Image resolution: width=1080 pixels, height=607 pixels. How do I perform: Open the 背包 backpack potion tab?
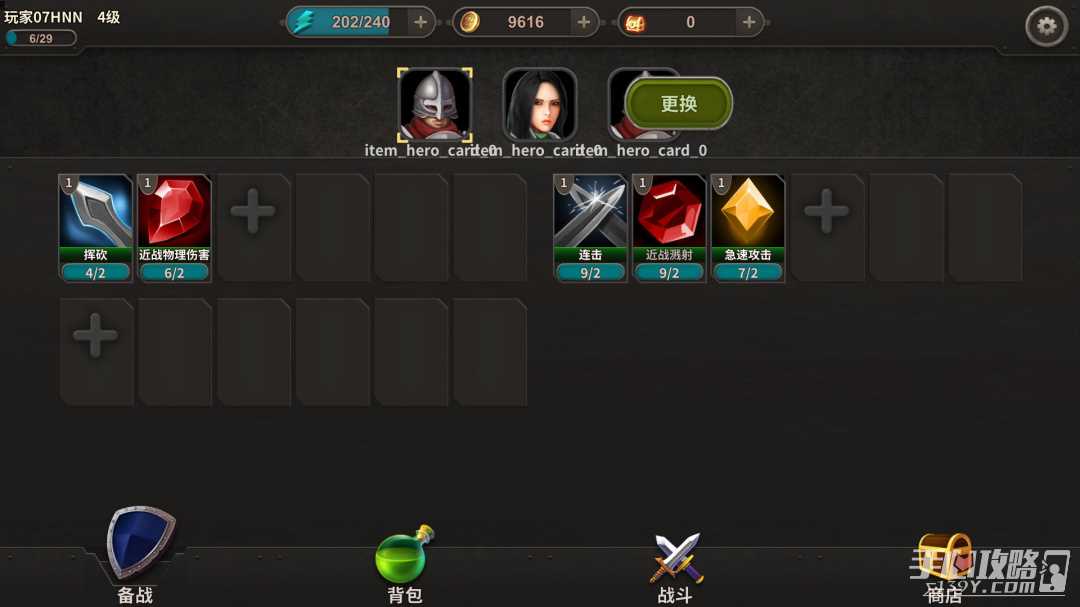tap(404, 565)
